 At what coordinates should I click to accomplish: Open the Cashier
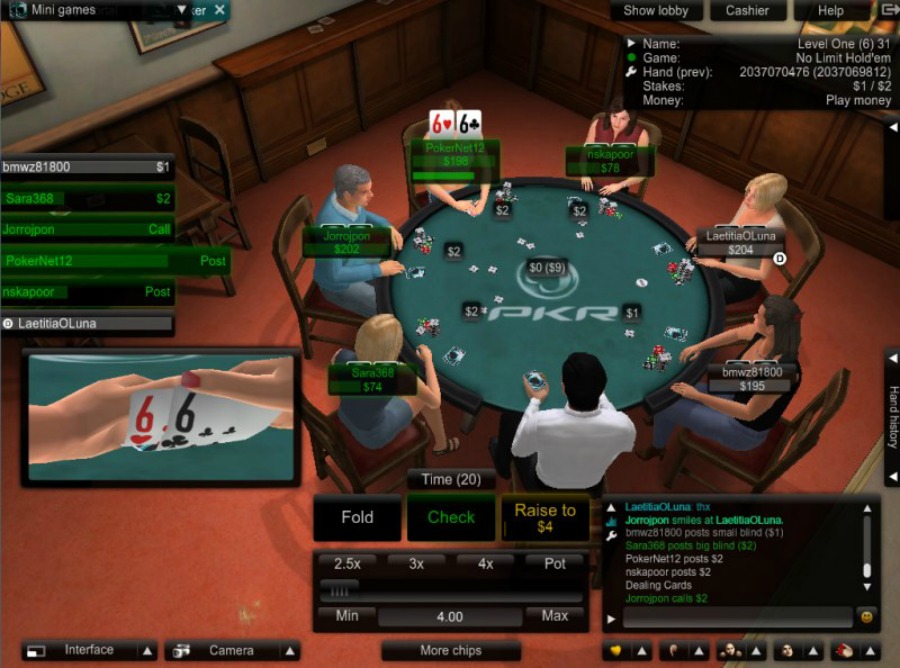coord(747,11)
